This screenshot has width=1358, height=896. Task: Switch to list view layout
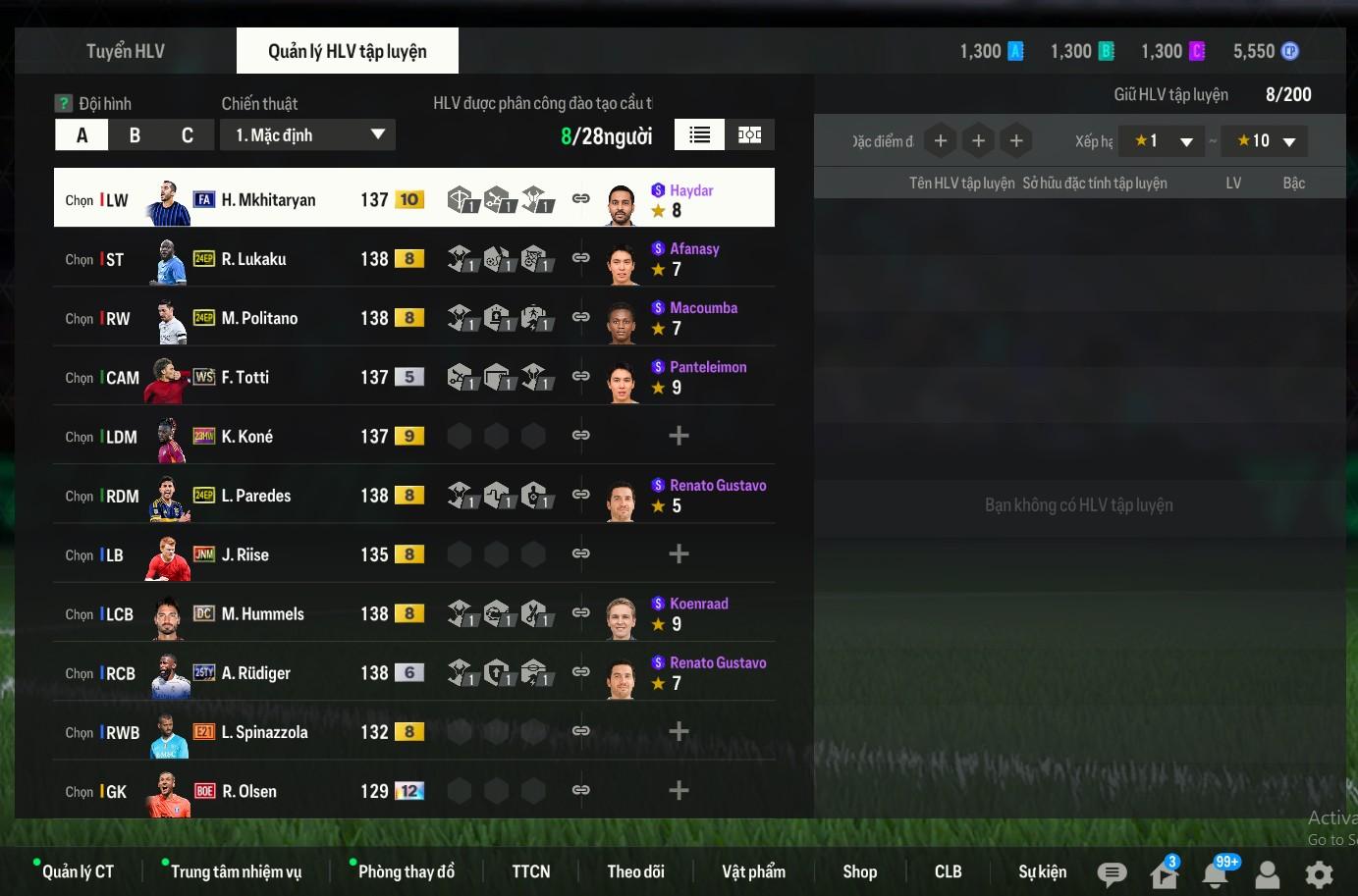tap(699, 135)
